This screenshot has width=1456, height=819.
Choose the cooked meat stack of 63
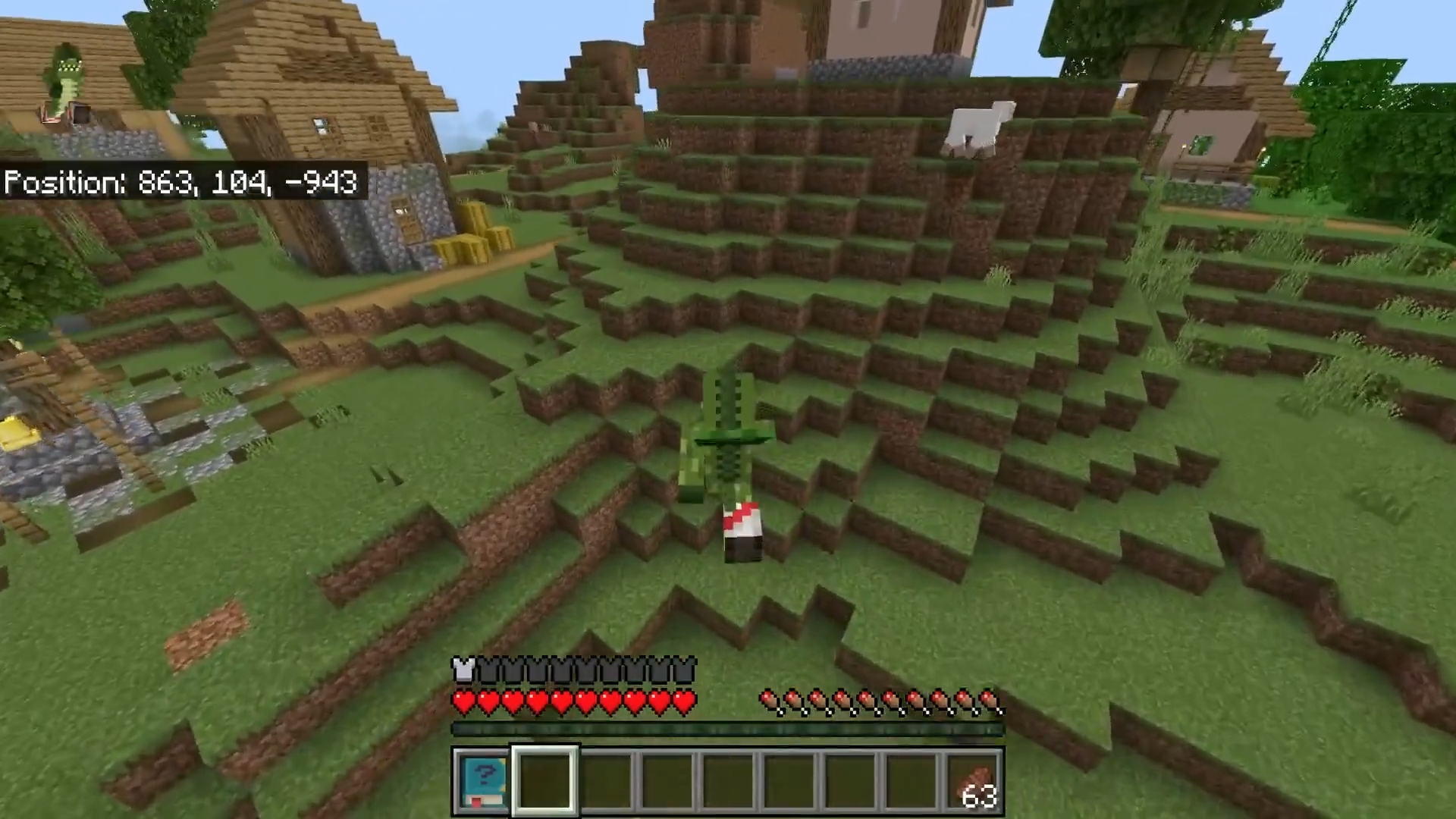[x=974, y=782]
